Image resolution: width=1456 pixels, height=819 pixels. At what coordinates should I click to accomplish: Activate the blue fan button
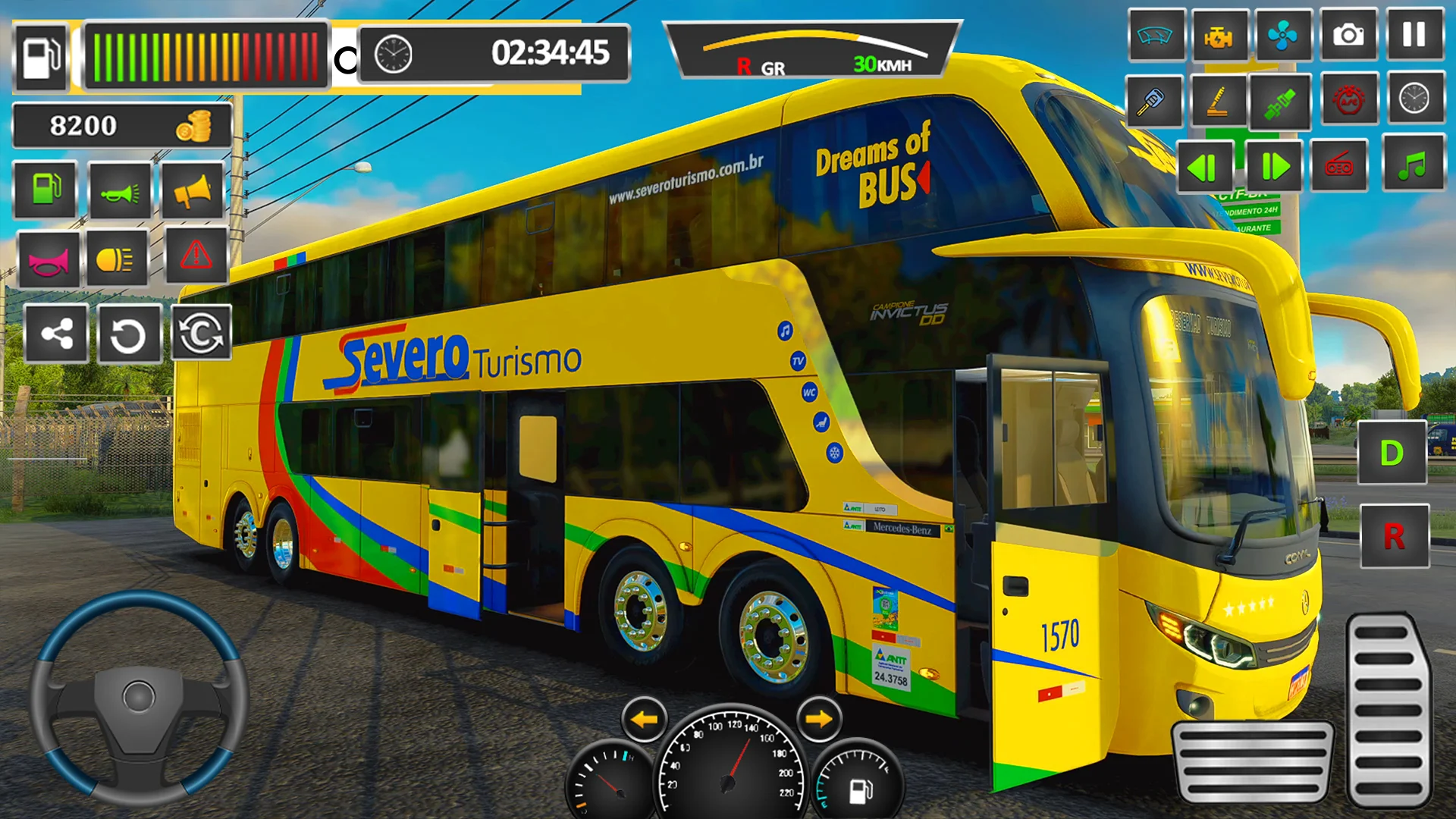[1283, 36]
